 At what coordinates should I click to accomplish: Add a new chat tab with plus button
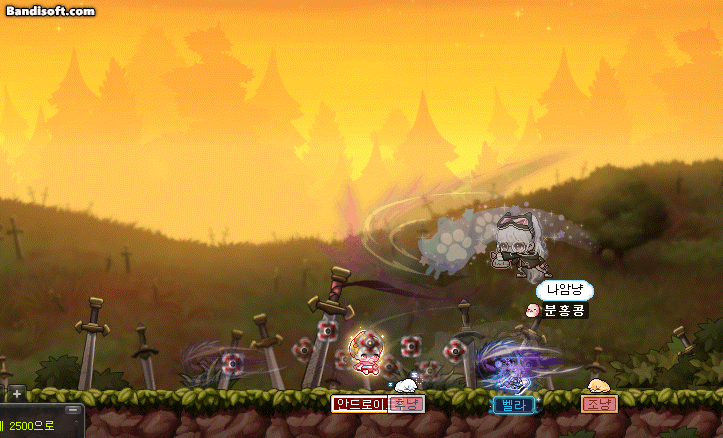[17, 393]
